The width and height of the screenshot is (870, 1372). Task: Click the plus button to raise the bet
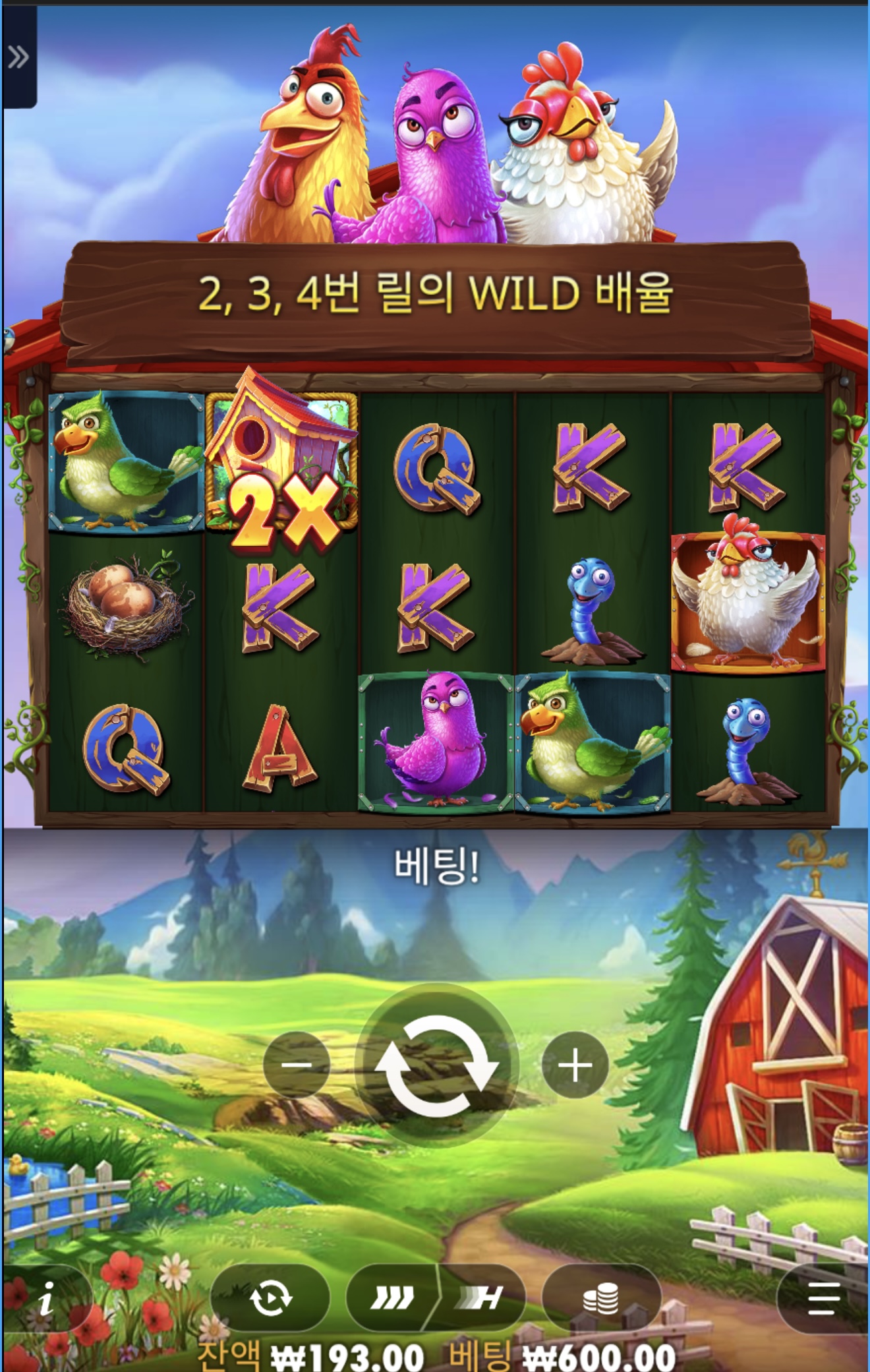(575, 1064)
